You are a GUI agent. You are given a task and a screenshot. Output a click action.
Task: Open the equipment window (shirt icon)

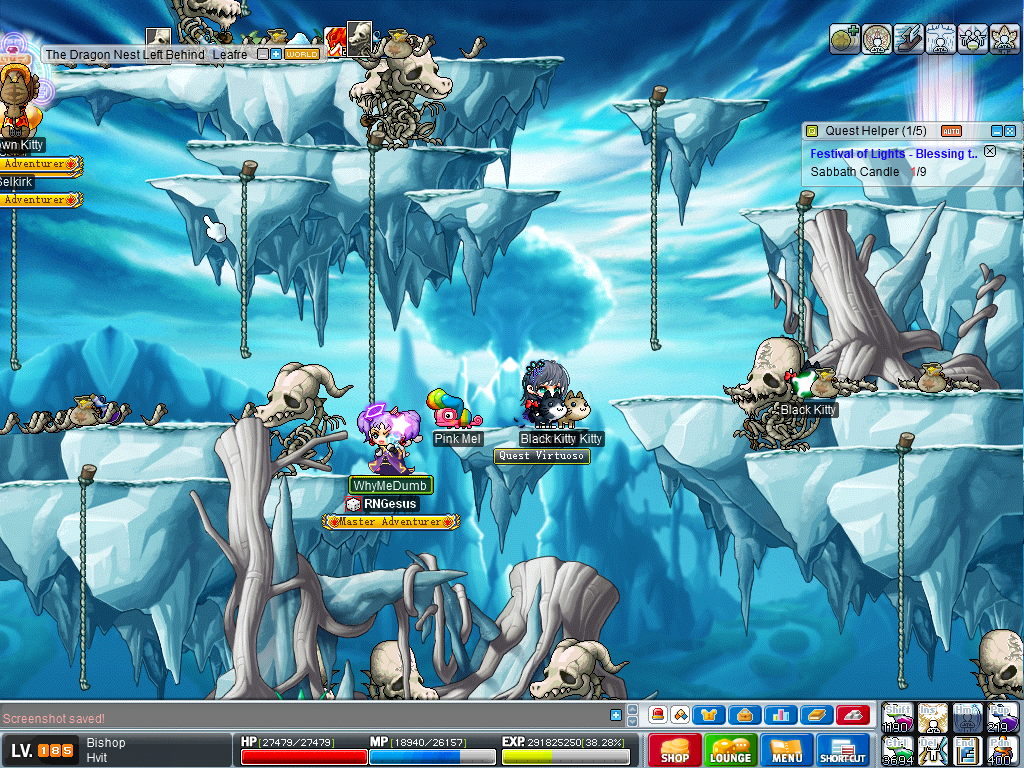pyautogui.click(x=709, y=715)
